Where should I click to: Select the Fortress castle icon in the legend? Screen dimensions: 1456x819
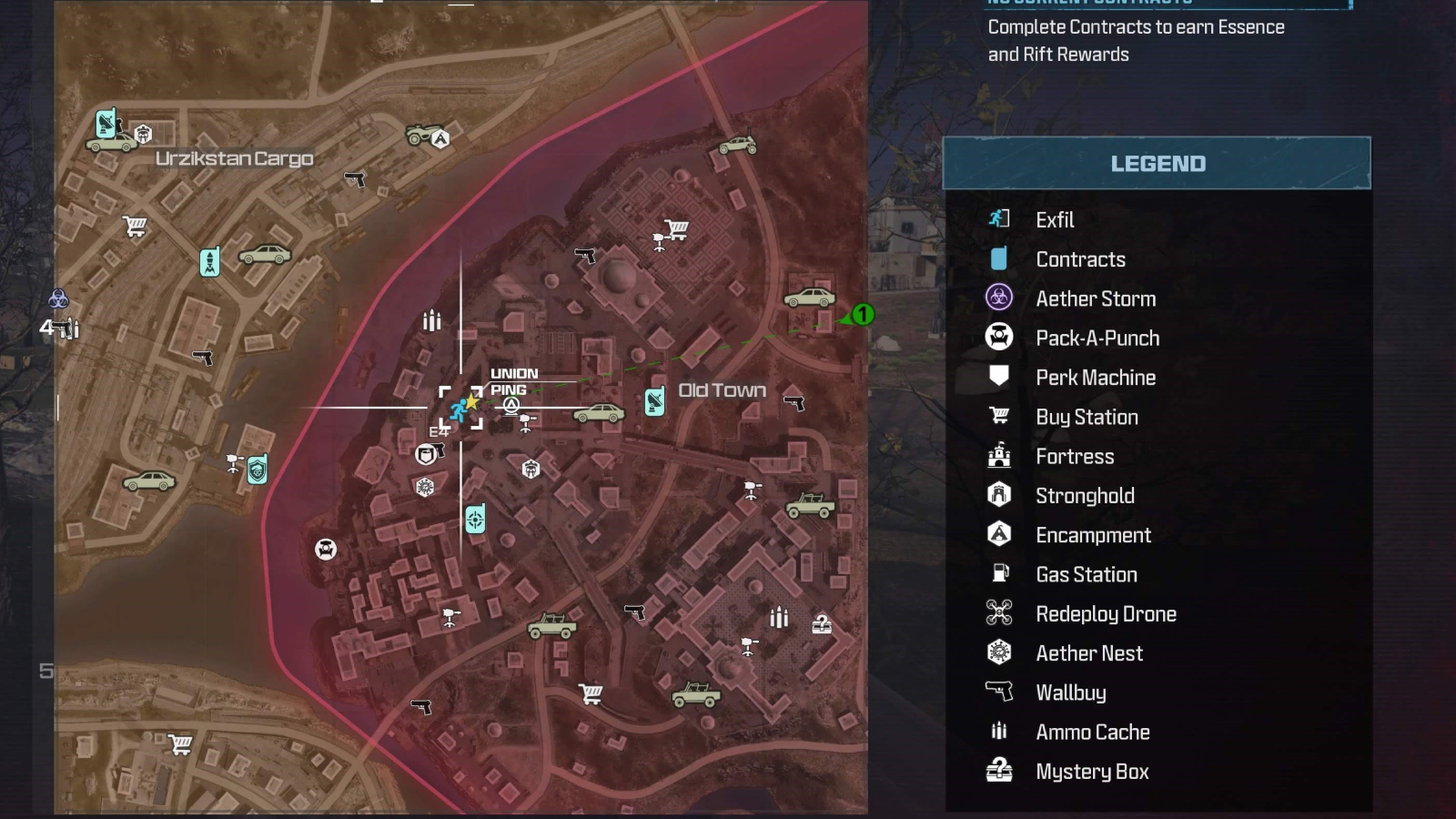[x=1000, y=456]
